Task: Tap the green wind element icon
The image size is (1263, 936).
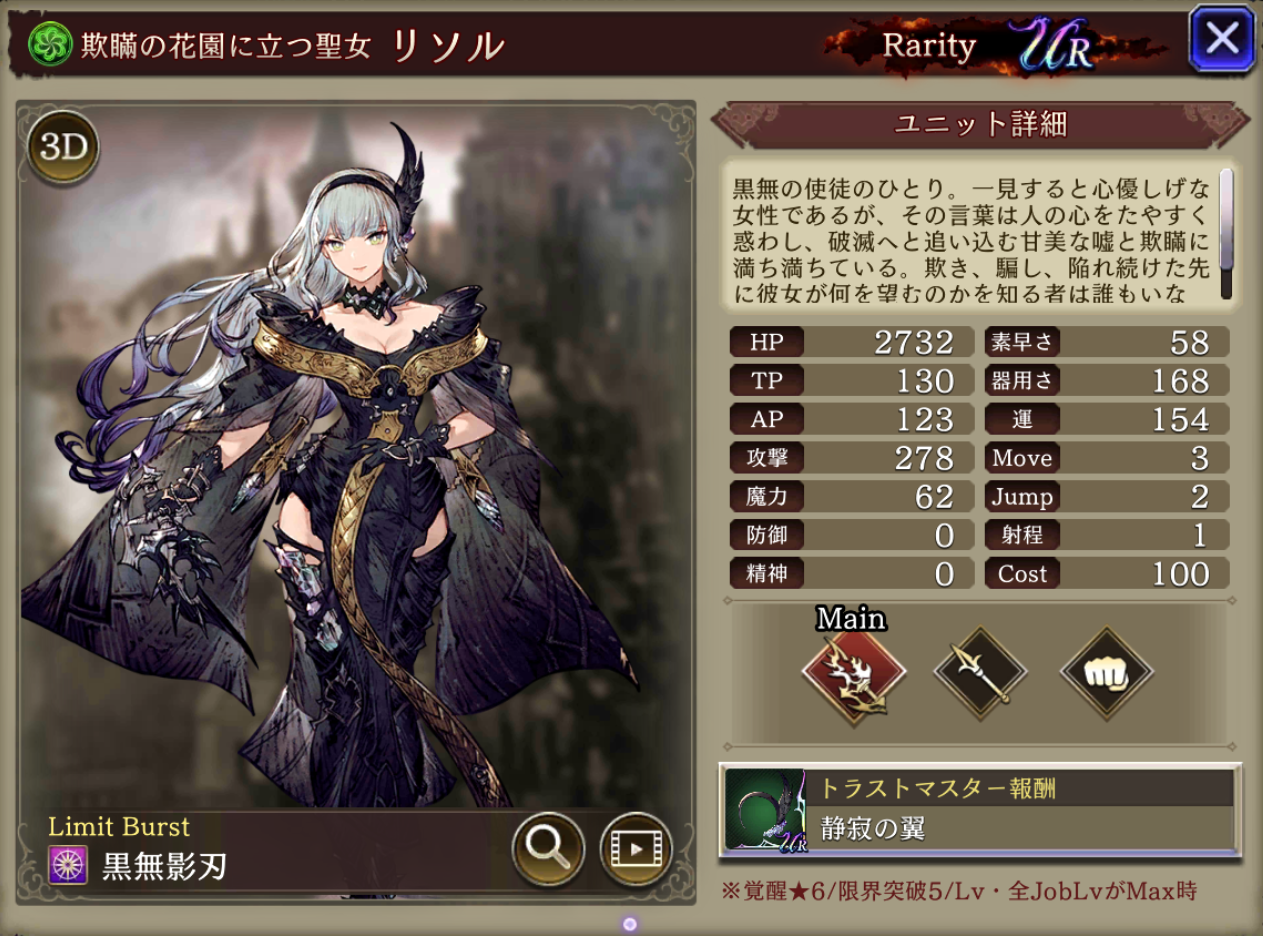Action: click(46, 43)
